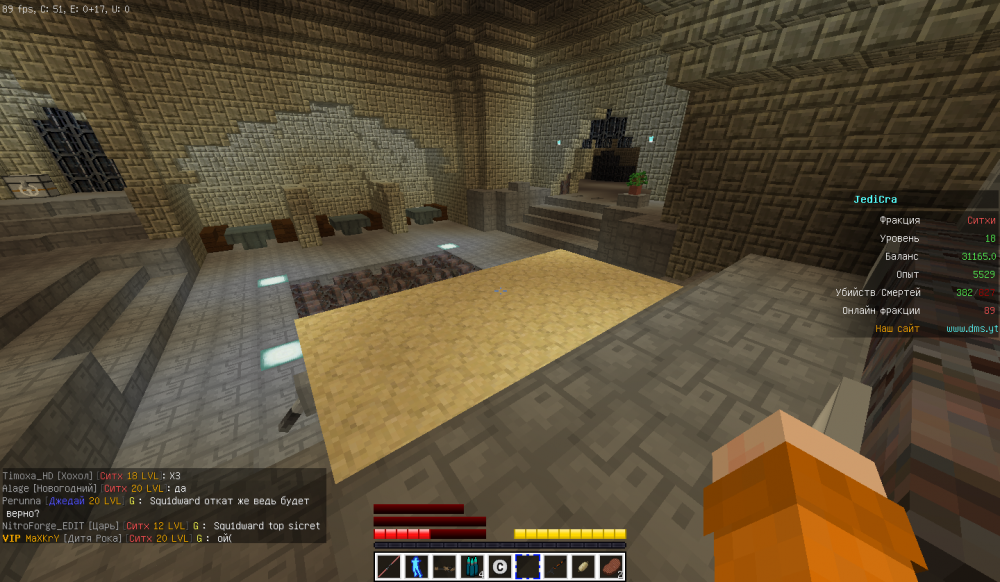Open the www.dms.yt site link
The image size is (1000, 582).
[x=972, y=328]
